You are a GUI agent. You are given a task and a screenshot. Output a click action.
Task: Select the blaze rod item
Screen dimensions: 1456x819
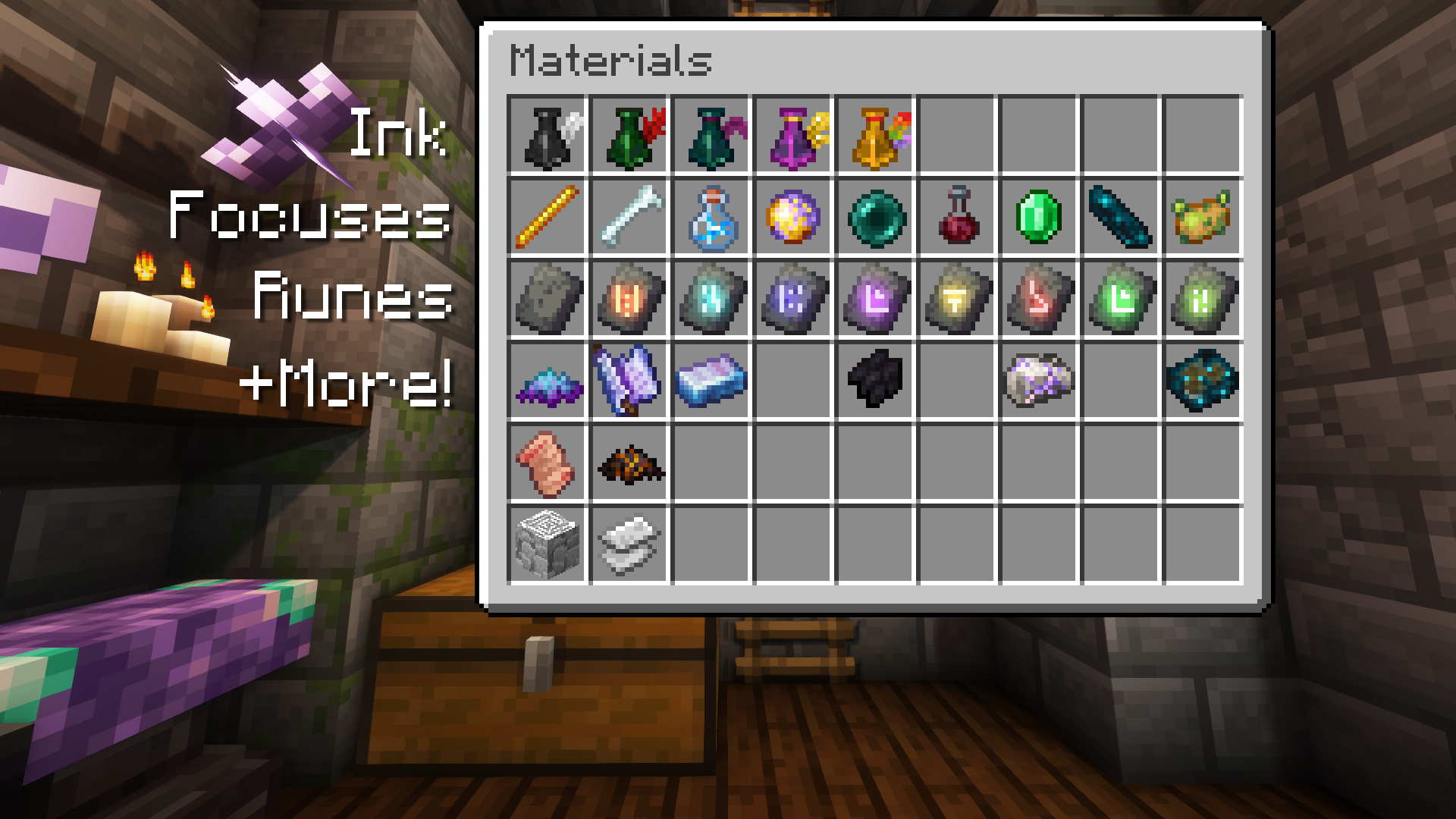(547, 219)
